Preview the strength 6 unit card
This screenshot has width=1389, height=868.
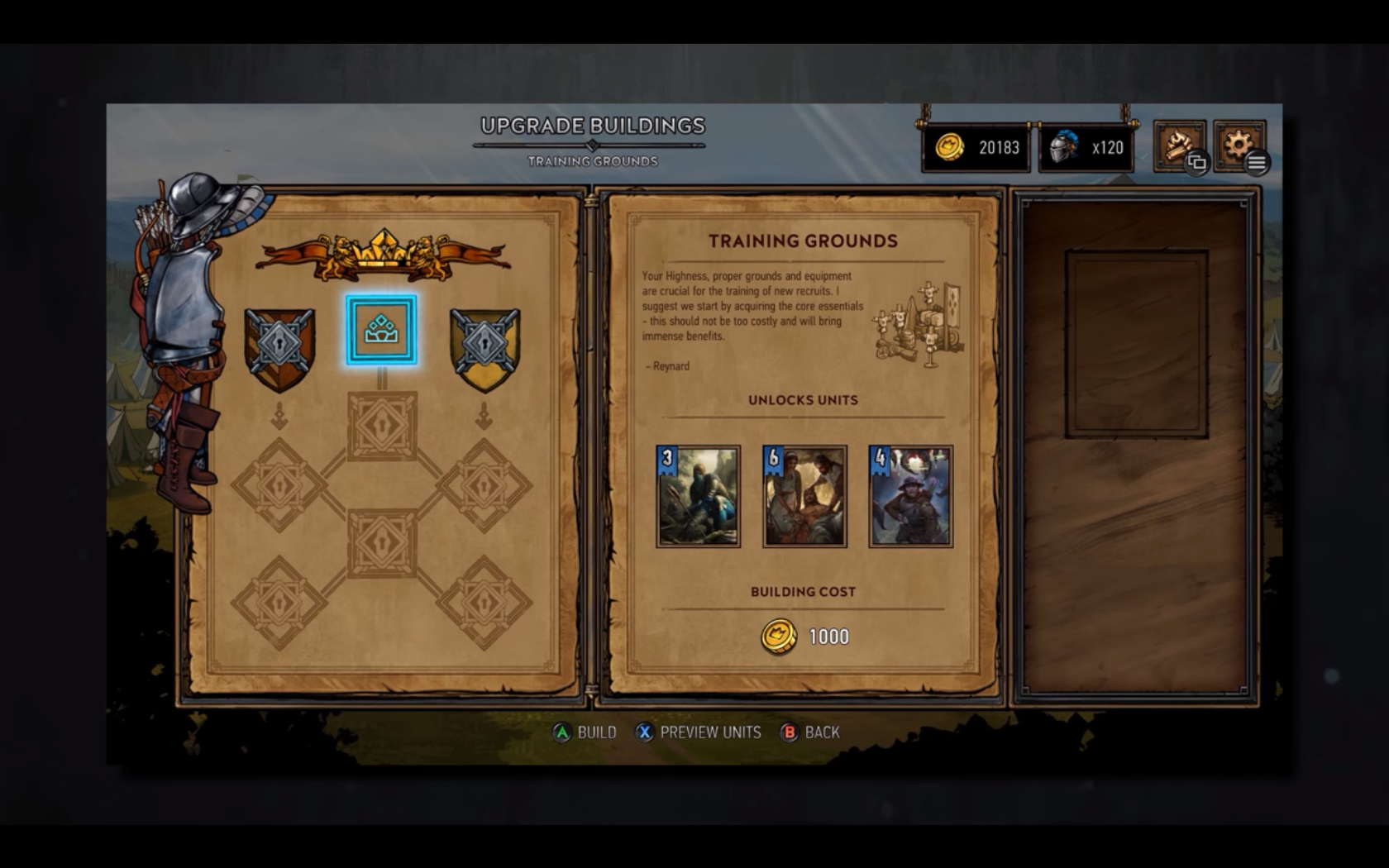tap(804, 496)
